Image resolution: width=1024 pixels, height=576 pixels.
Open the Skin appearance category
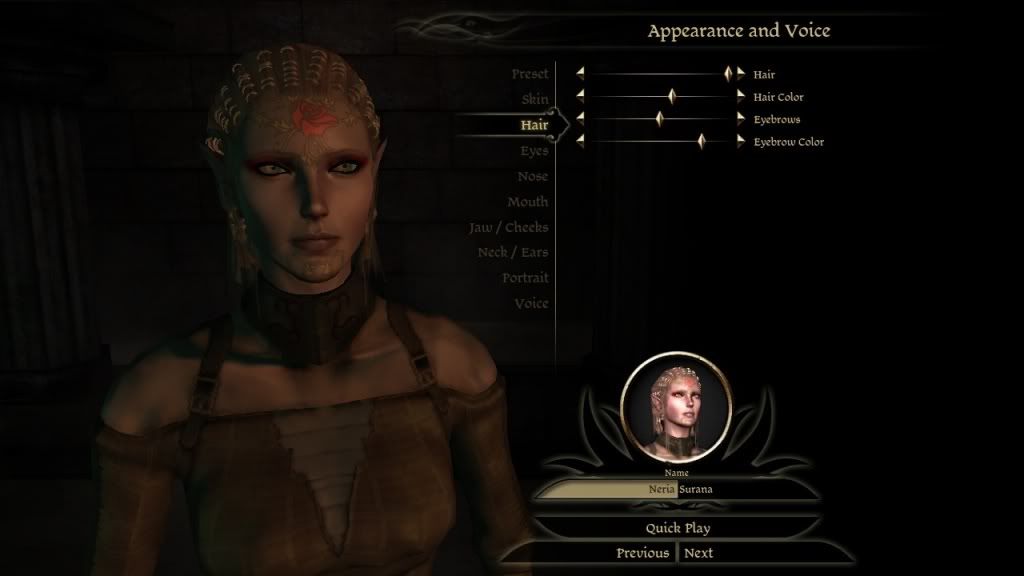coord(534,99)
